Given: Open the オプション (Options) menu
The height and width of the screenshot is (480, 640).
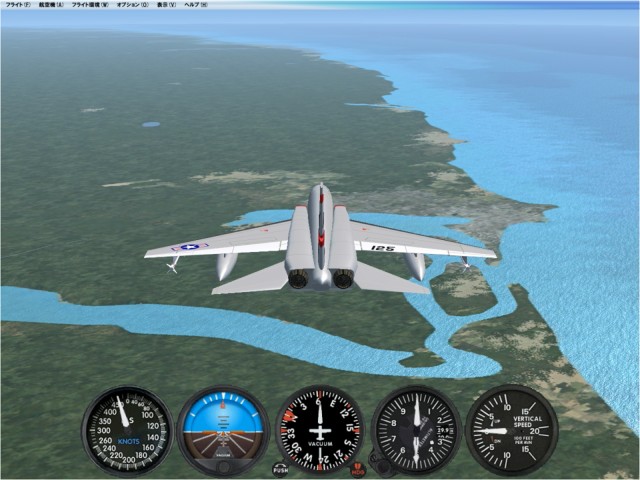Looking at the screenshot, I should pyautogui.click(x=133, y=5).
